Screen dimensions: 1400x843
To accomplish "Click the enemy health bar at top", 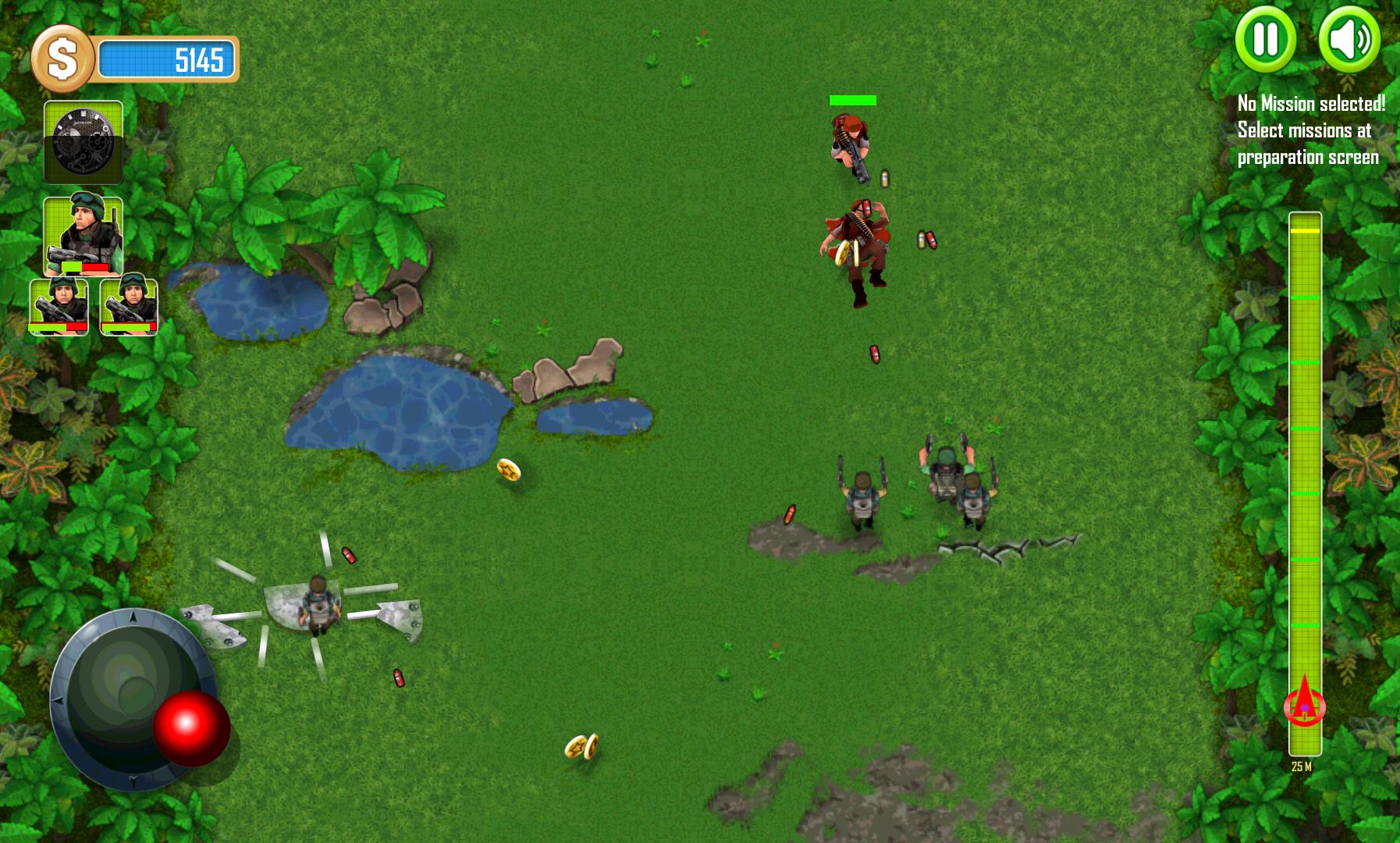I will 852,100.
